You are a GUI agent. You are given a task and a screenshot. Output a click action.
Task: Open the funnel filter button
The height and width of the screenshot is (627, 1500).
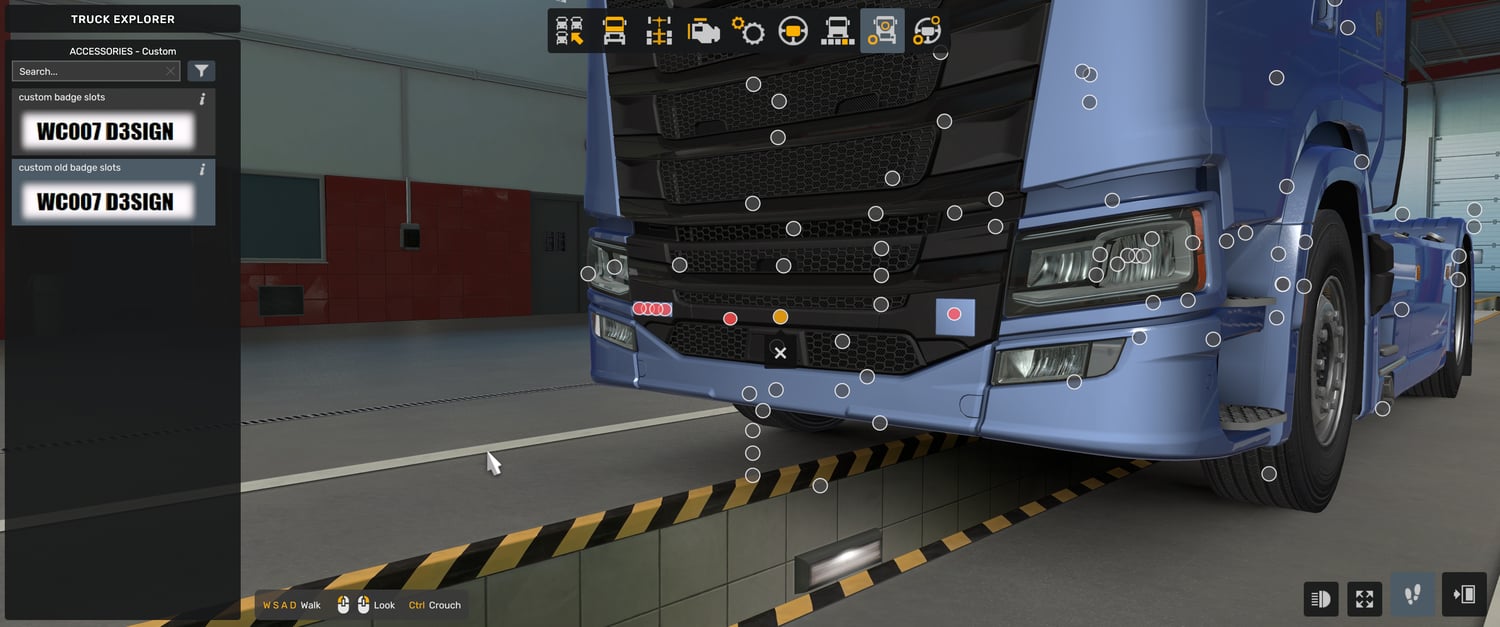(x=201, y=71)
